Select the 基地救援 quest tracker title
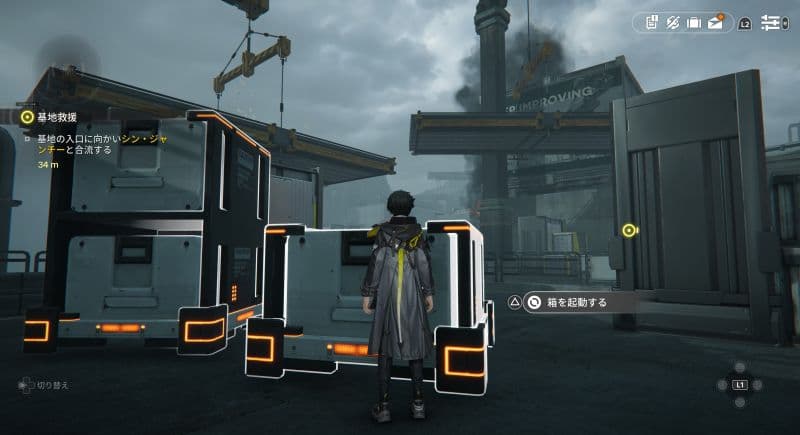The image size is (800, 435). pos(55,116)
